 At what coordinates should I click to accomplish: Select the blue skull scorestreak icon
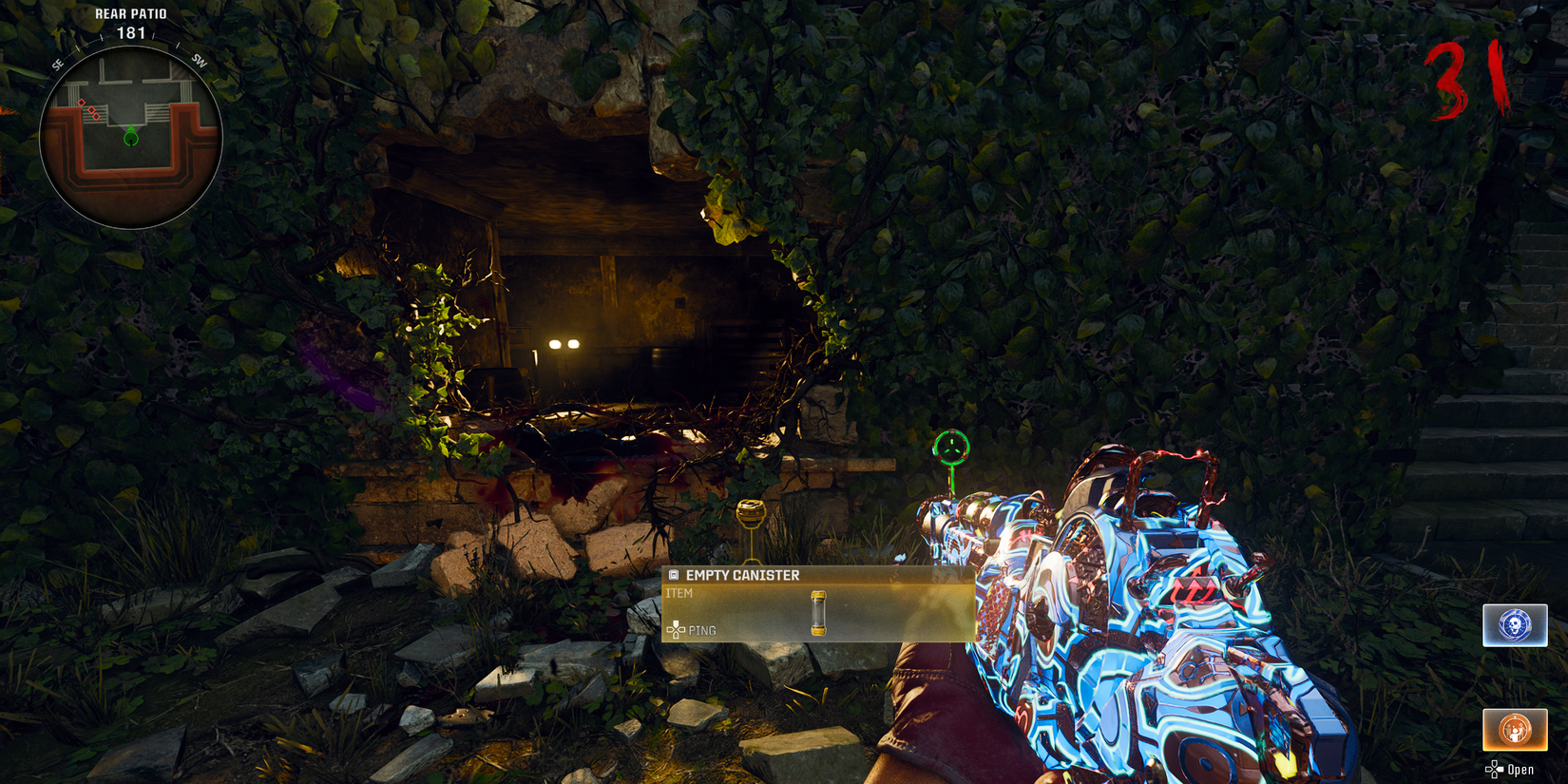(1515, 624)
